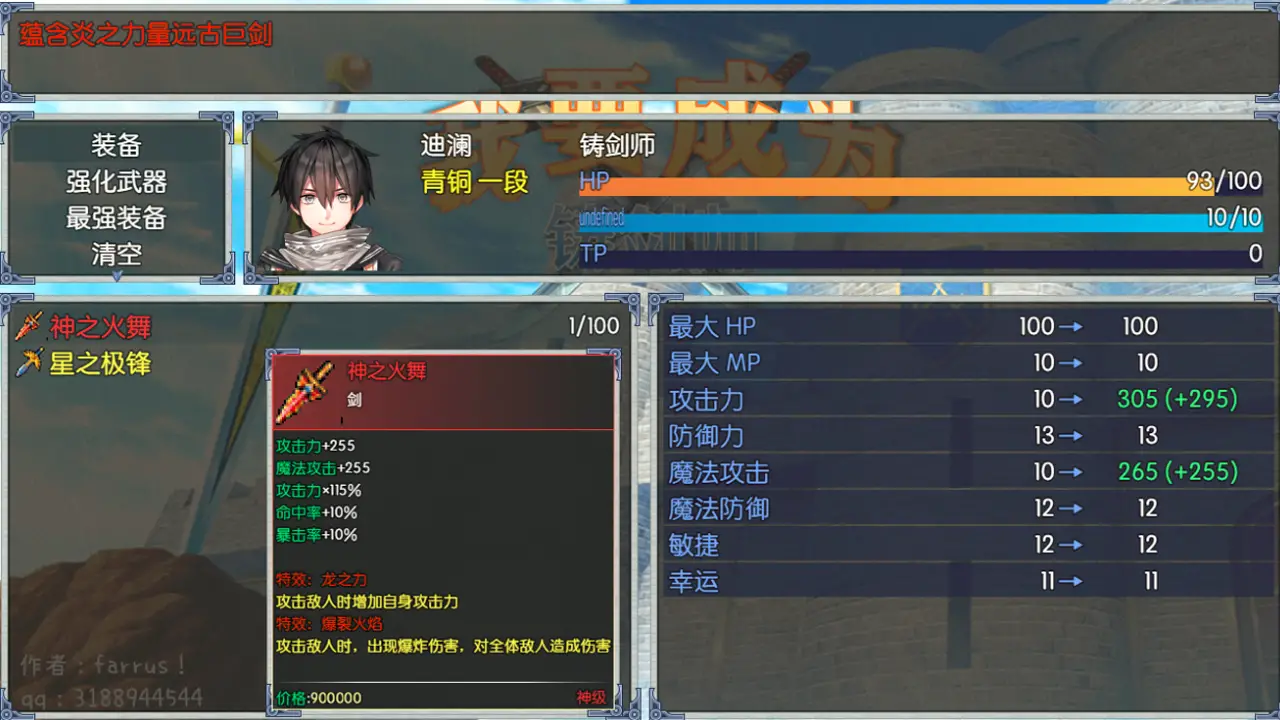Click the 最强装备 button
This screenshot has width=1280, height=720.
click(x=115, y=218)
